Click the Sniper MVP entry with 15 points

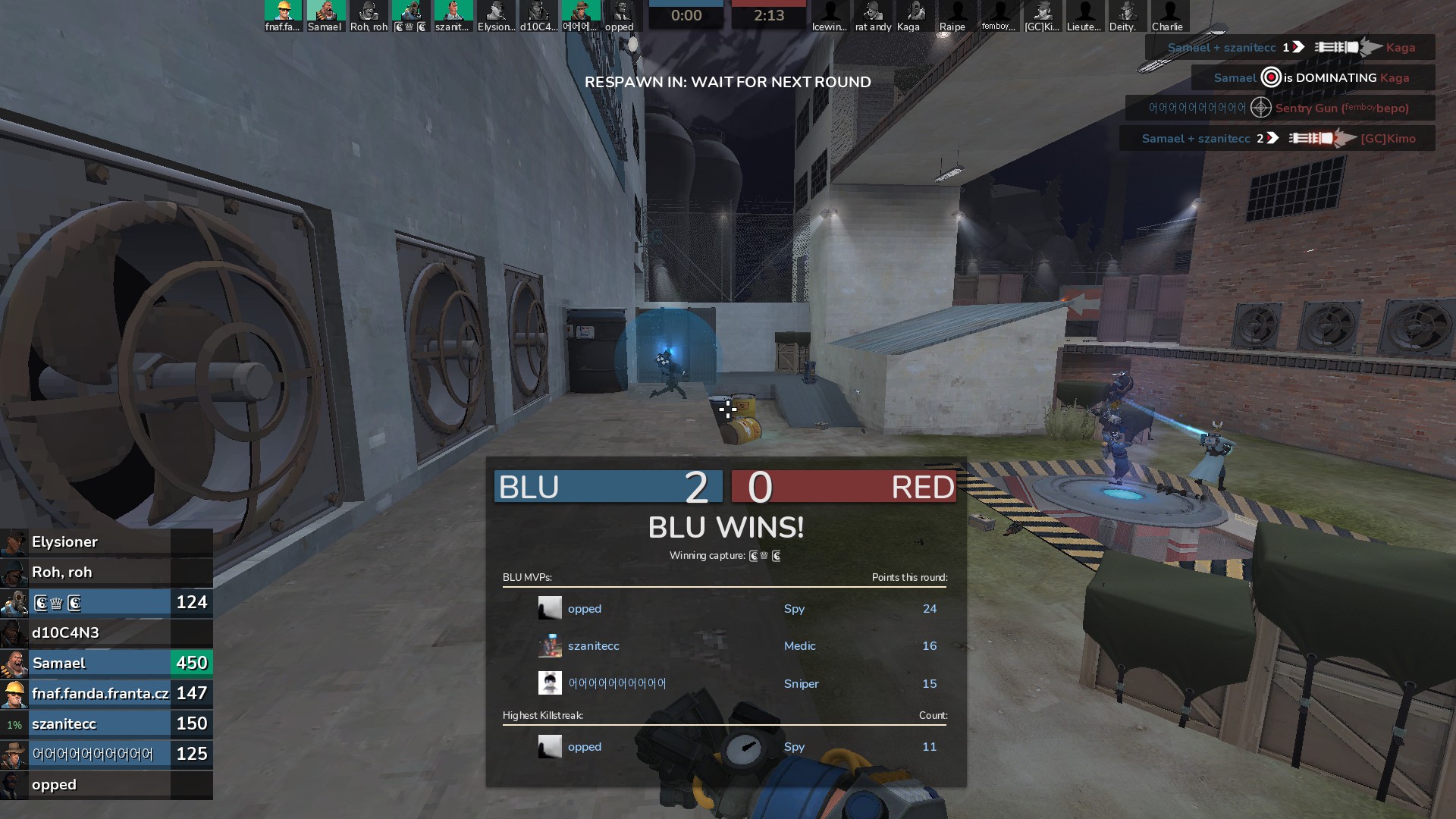(724, 684)
